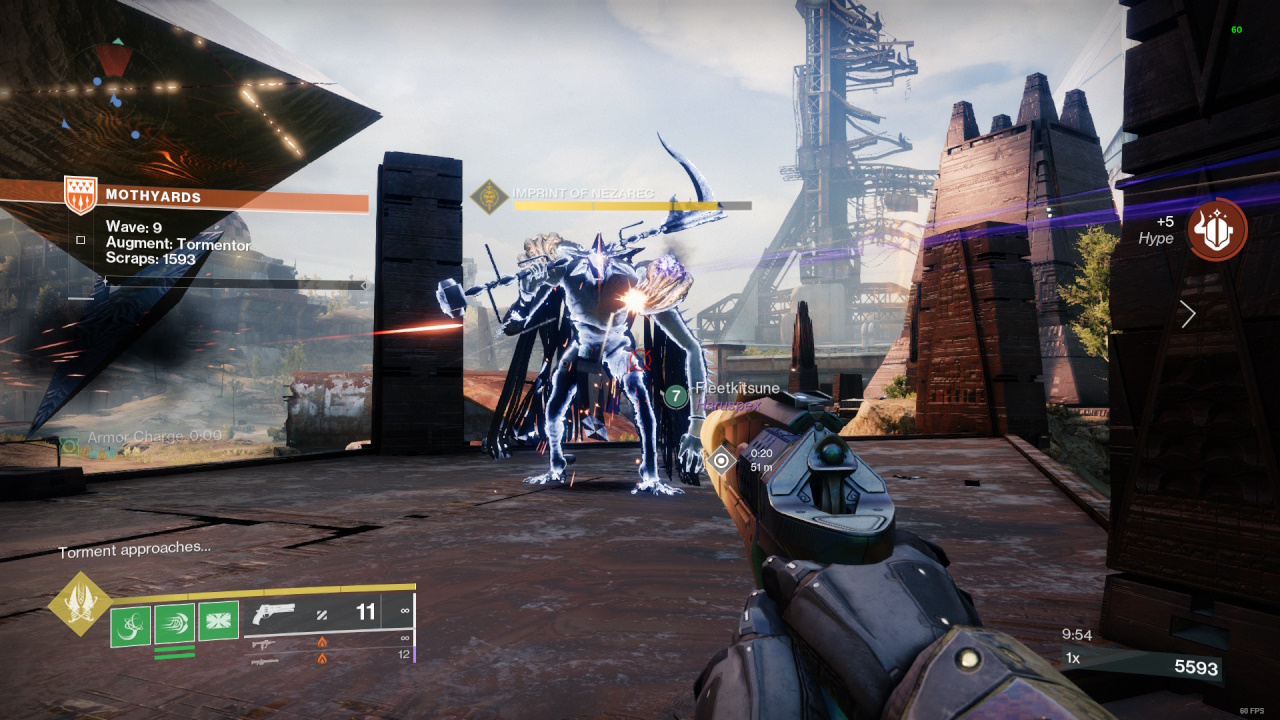This screenshot has height=720, width=1280.
Task: Activate the yellow diamond super ability icon
Action: point(81,604)
